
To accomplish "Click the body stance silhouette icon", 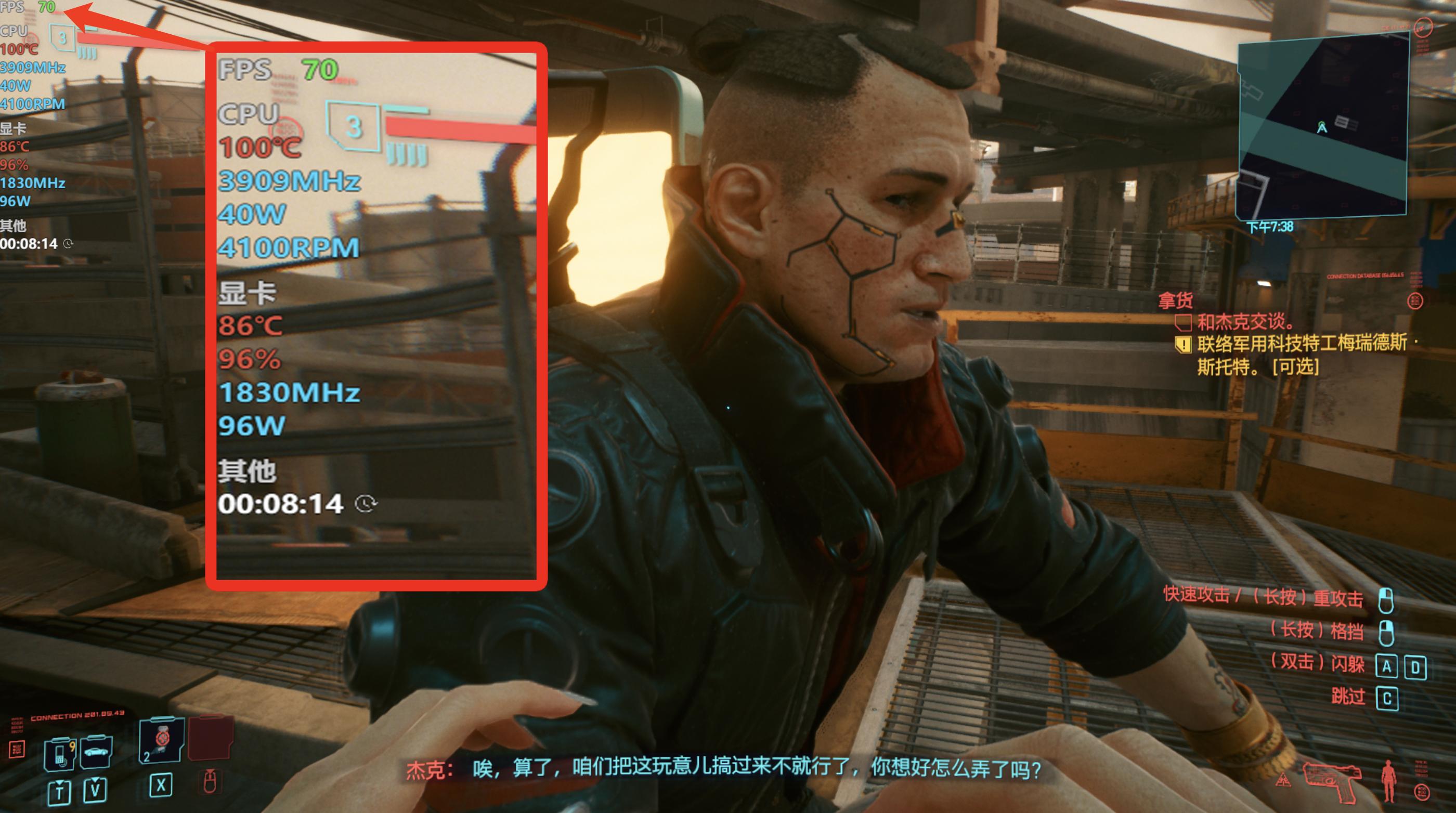I will [1388, 781].
